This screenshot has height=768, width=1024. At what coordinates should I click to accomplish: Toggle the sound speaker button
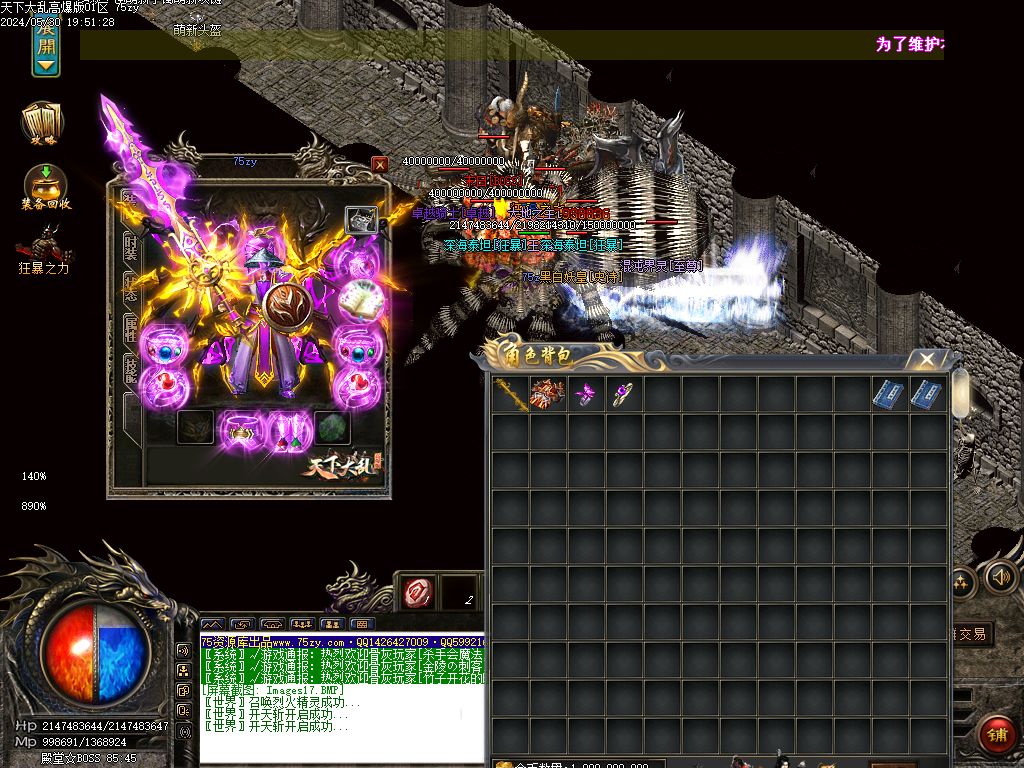click(x=1001, y=577)
